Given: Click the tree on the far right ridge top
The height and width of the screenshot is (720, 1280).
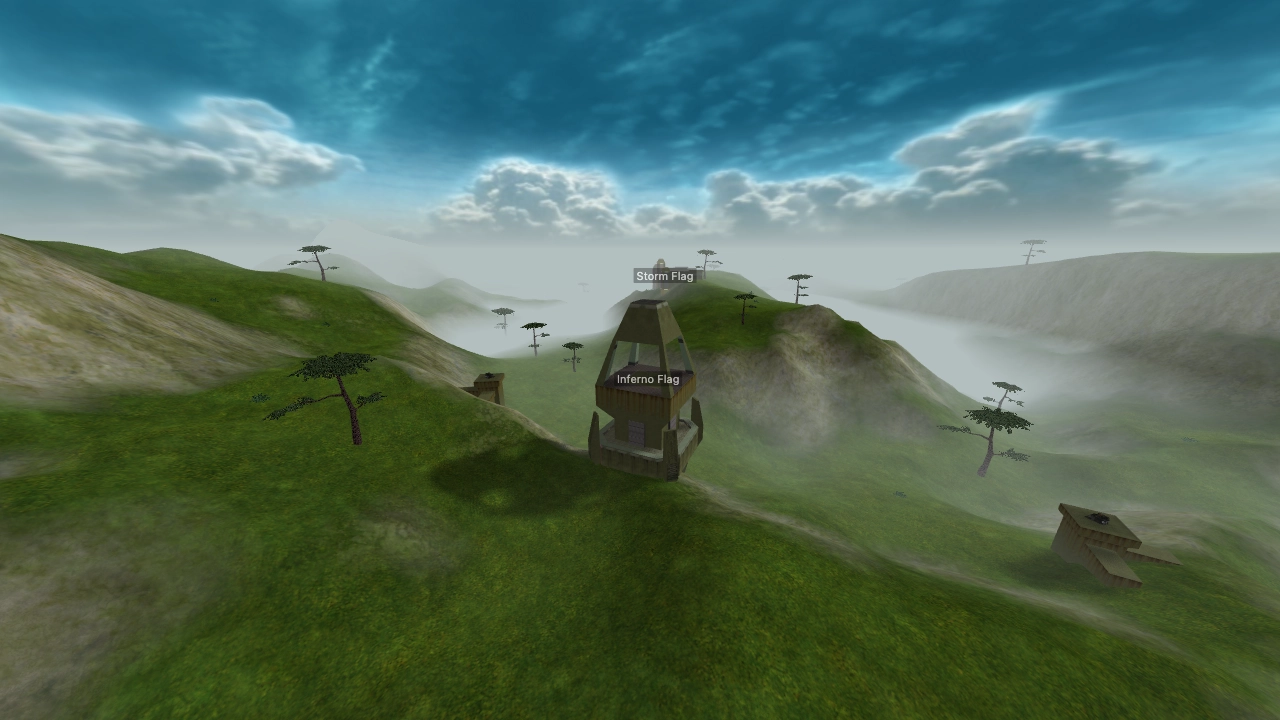Looking at the screenshot, I should (1030, 250).
